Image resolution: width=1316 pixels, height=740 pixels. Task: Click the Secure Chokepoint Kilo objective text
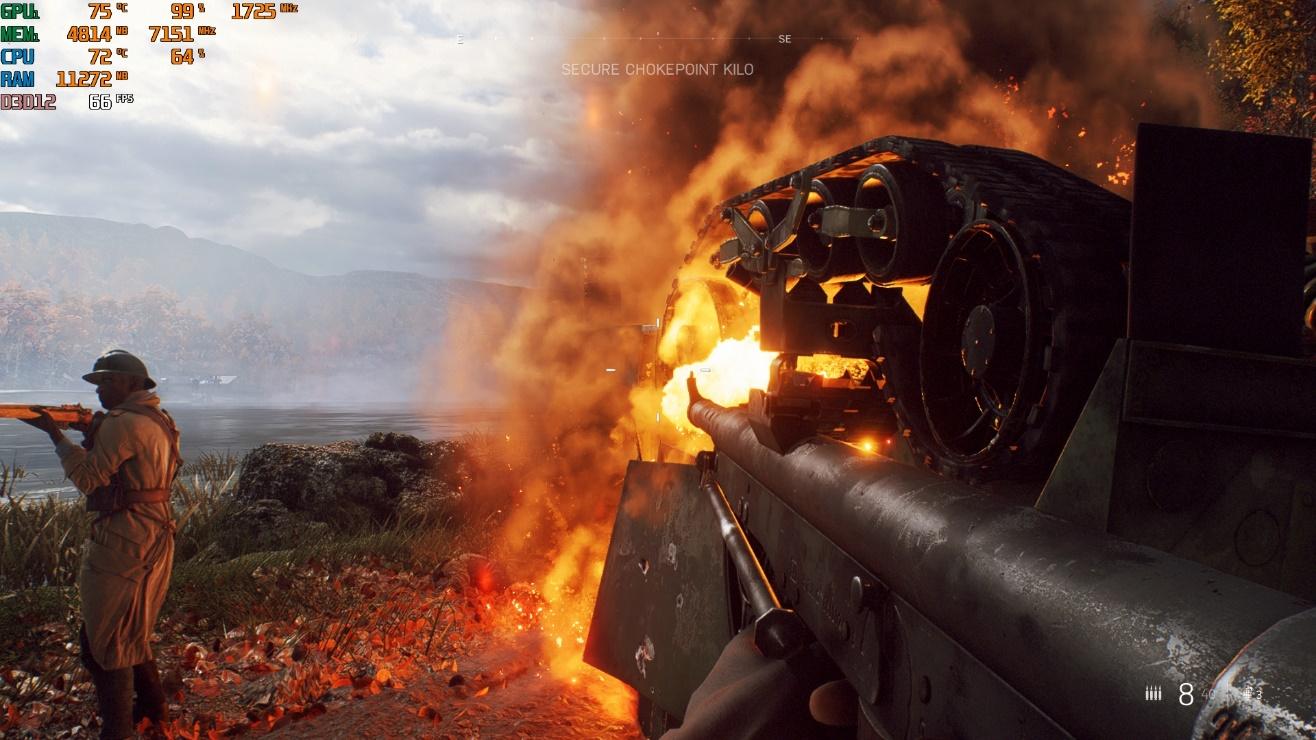click(x=657, y=70)
